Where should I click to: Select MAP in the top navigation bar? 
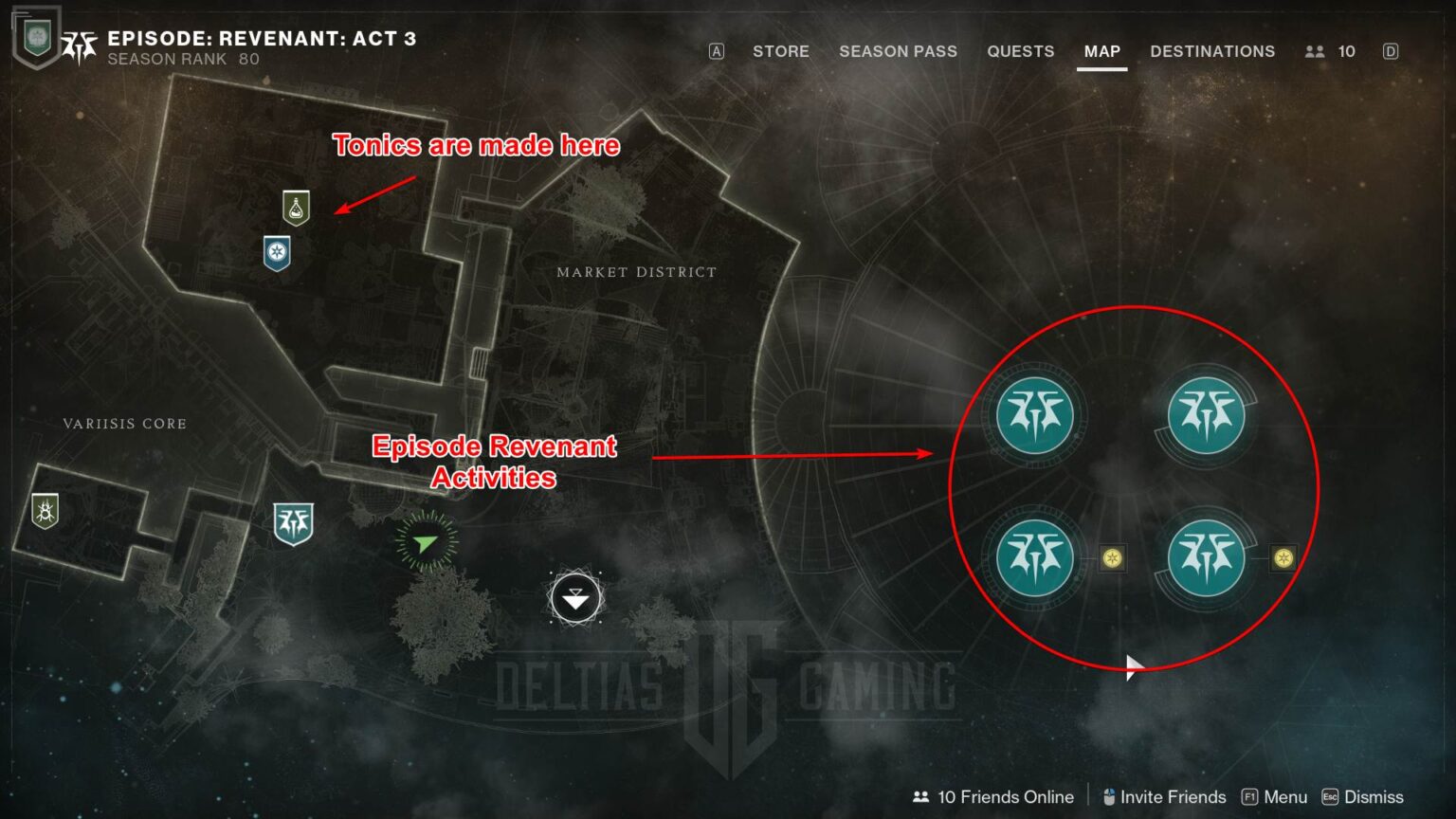pos(1101,51)
